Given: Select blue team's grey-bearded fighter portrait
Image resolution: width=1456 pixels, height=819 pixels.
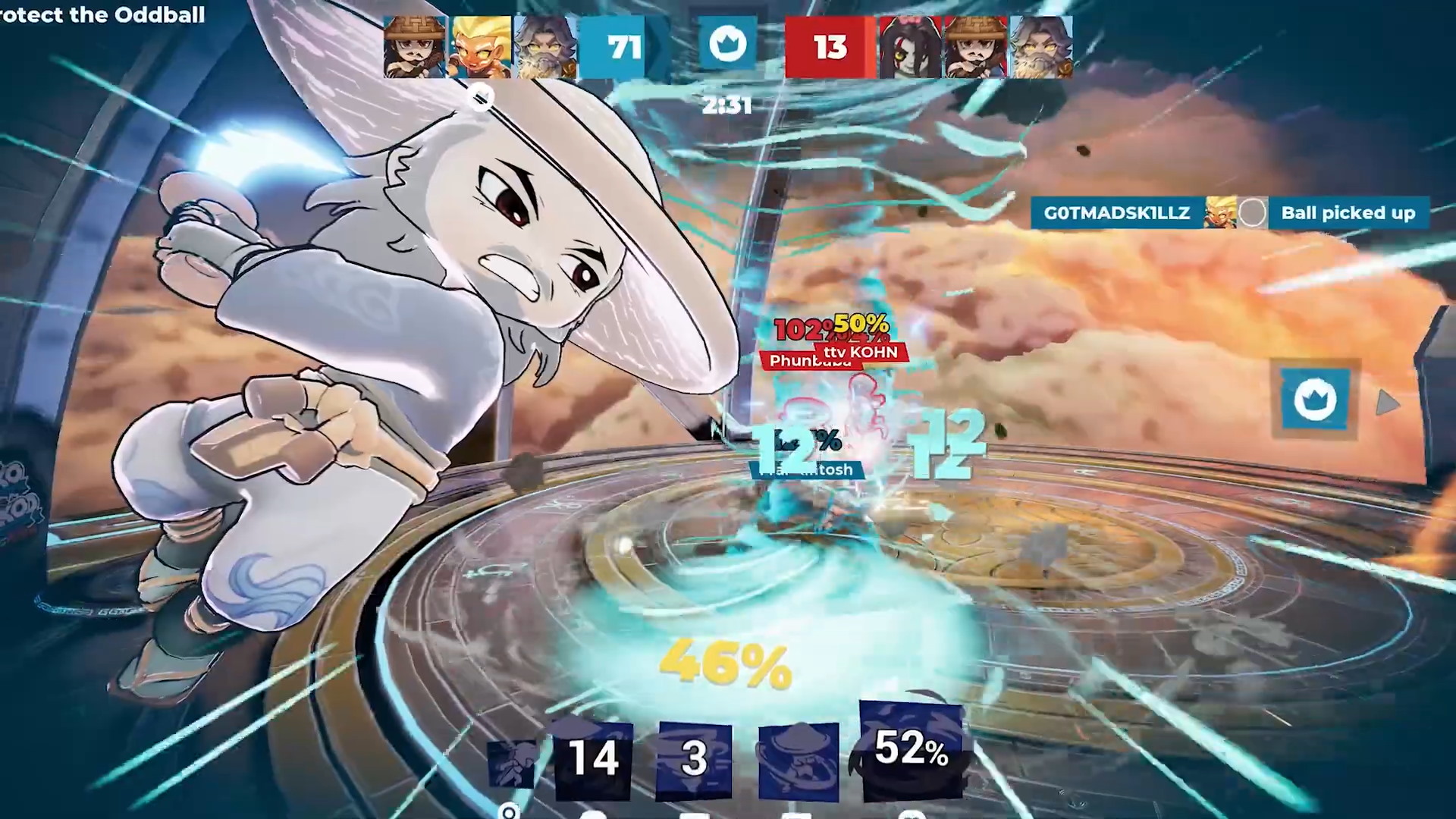Looking at the screenshot, I should [545, 47].
